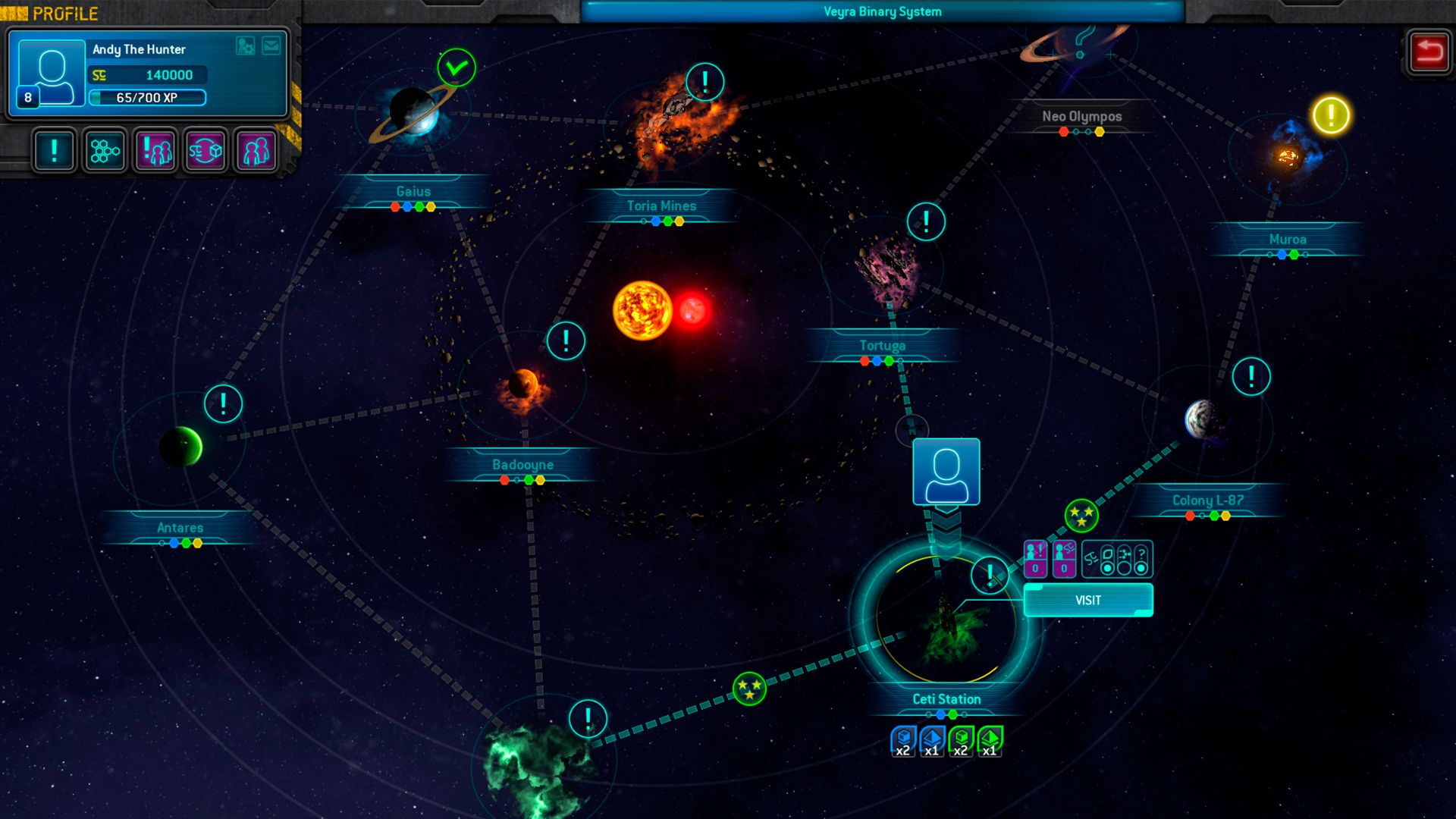Select the Ceti Station node

pos(946,622)
